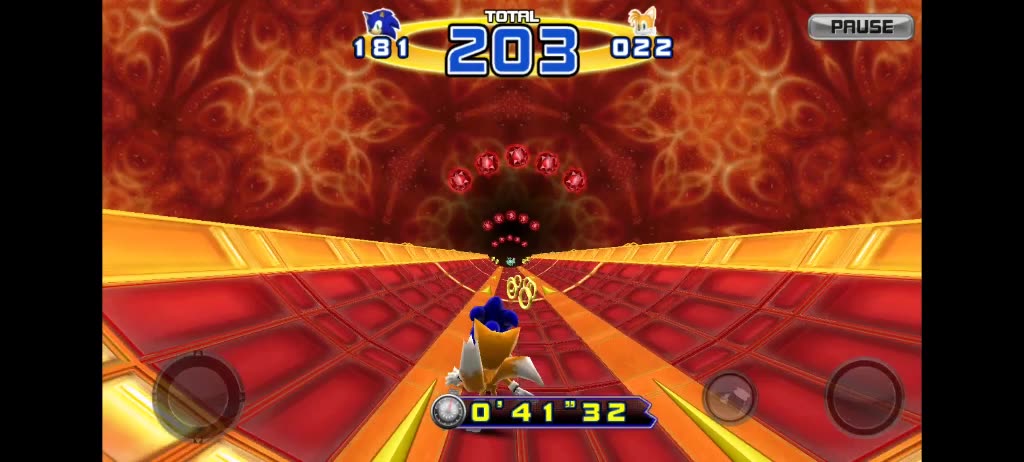
Task: Pause the game with the PAUSE button
Action: coord(860,27)
